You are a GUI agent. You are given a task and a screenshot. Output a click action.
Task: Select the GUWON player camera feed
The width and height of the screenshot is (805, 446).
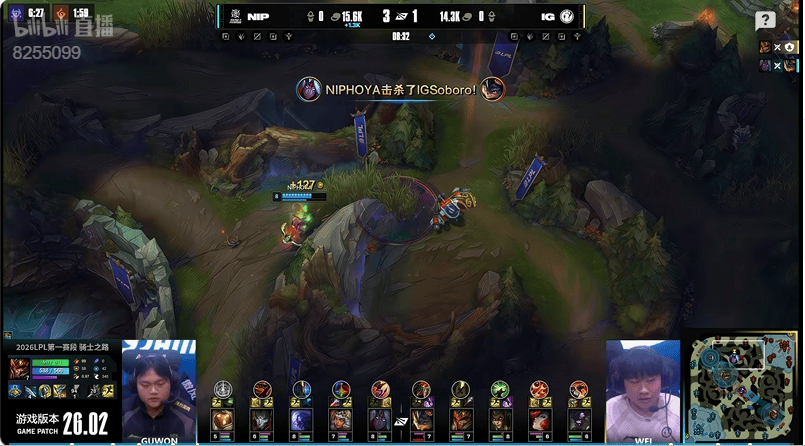(159, 392)
